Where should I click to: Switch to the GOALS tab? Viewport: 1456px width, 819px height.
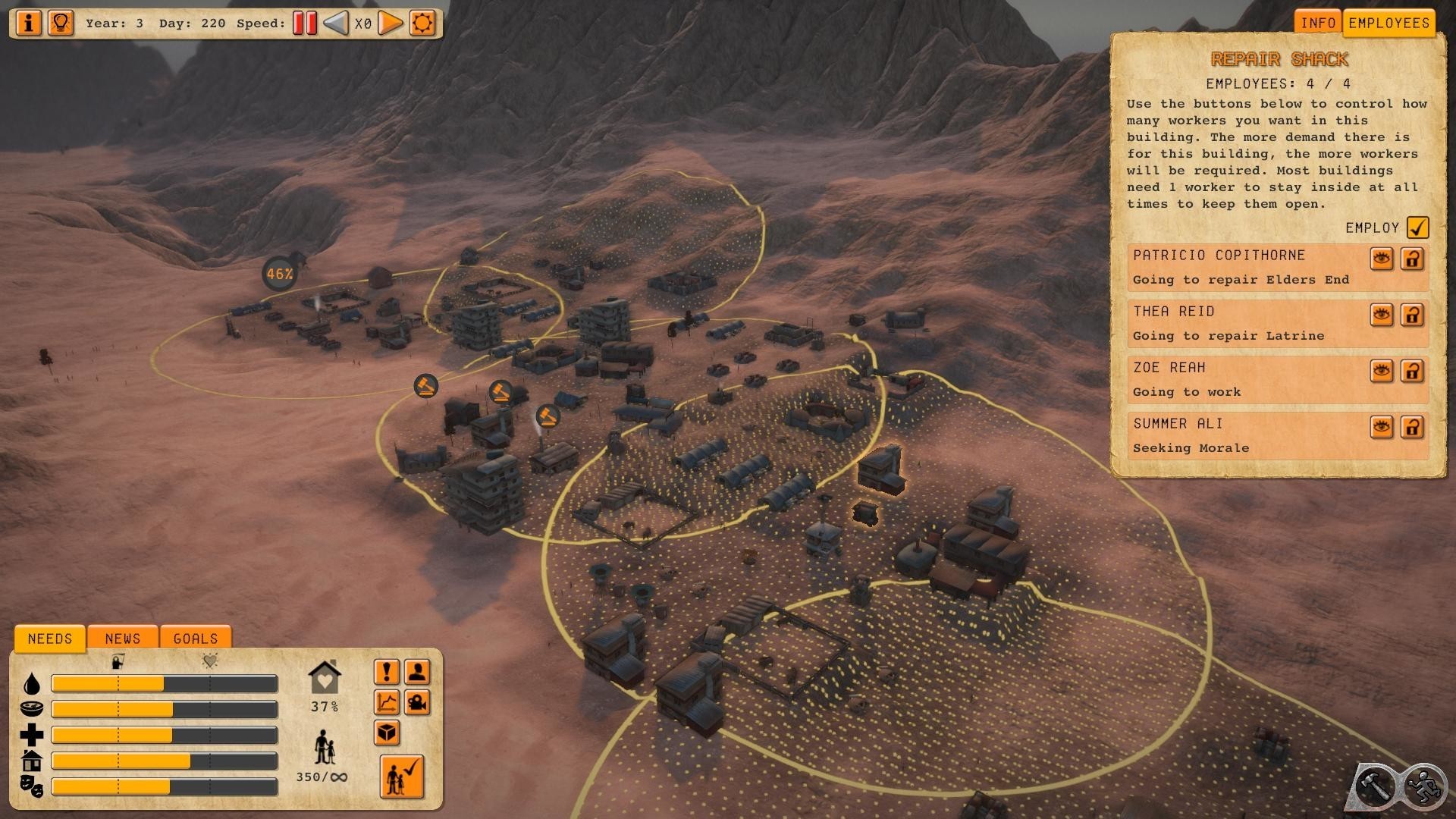(196, 639)
